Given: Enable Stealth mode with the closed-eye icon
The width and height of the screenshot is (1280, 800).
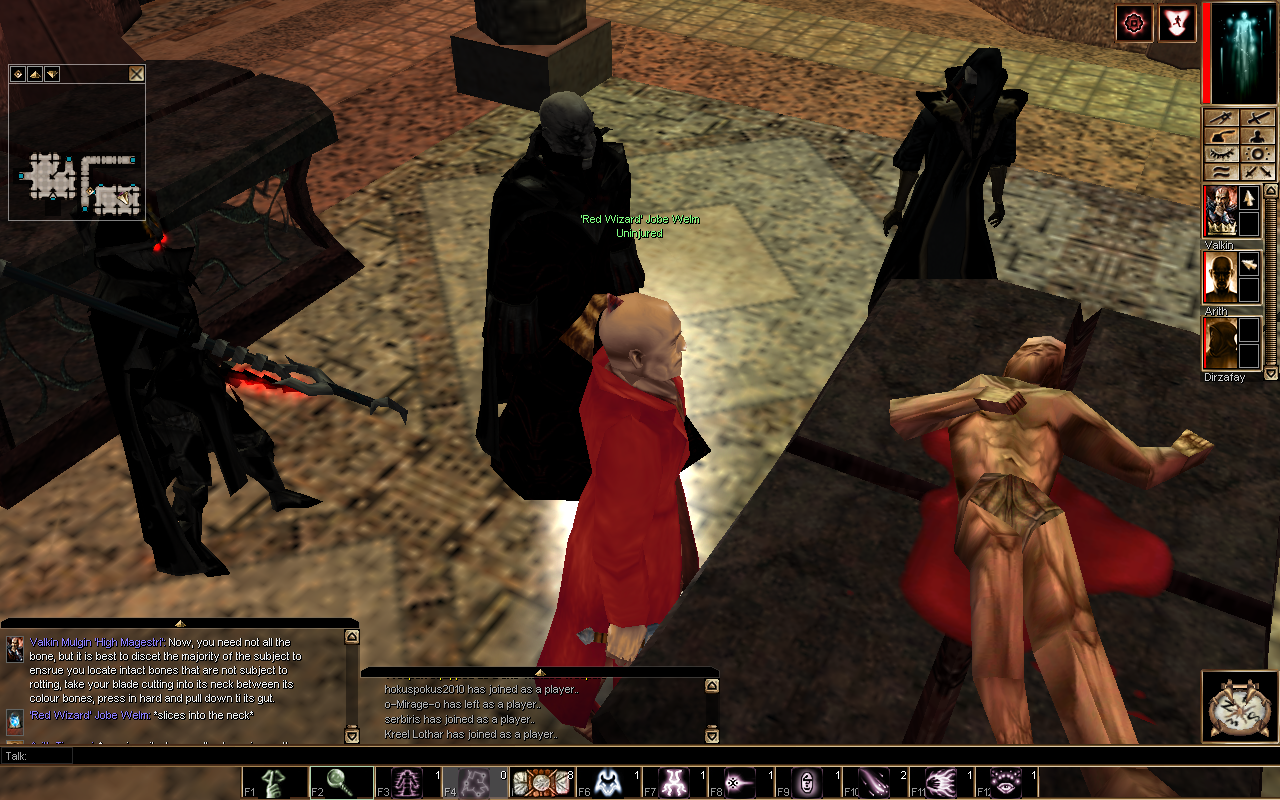Looking at the screenshot, I should click(1222, 152).
